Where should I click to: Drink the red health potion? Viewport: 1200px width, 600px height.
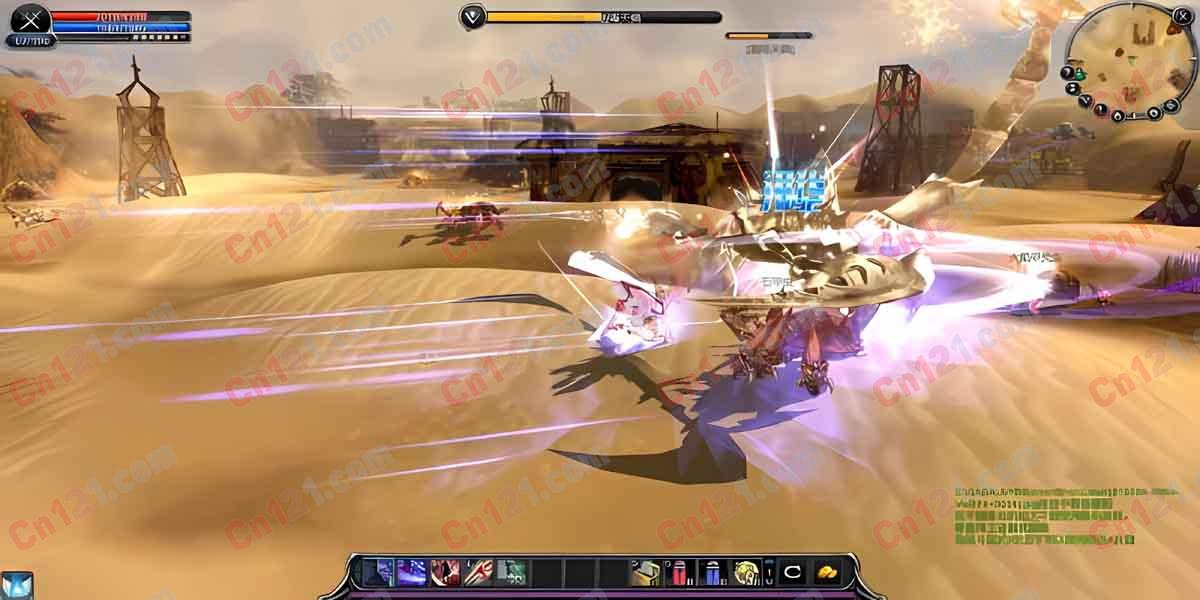click(x=678, y=572)
